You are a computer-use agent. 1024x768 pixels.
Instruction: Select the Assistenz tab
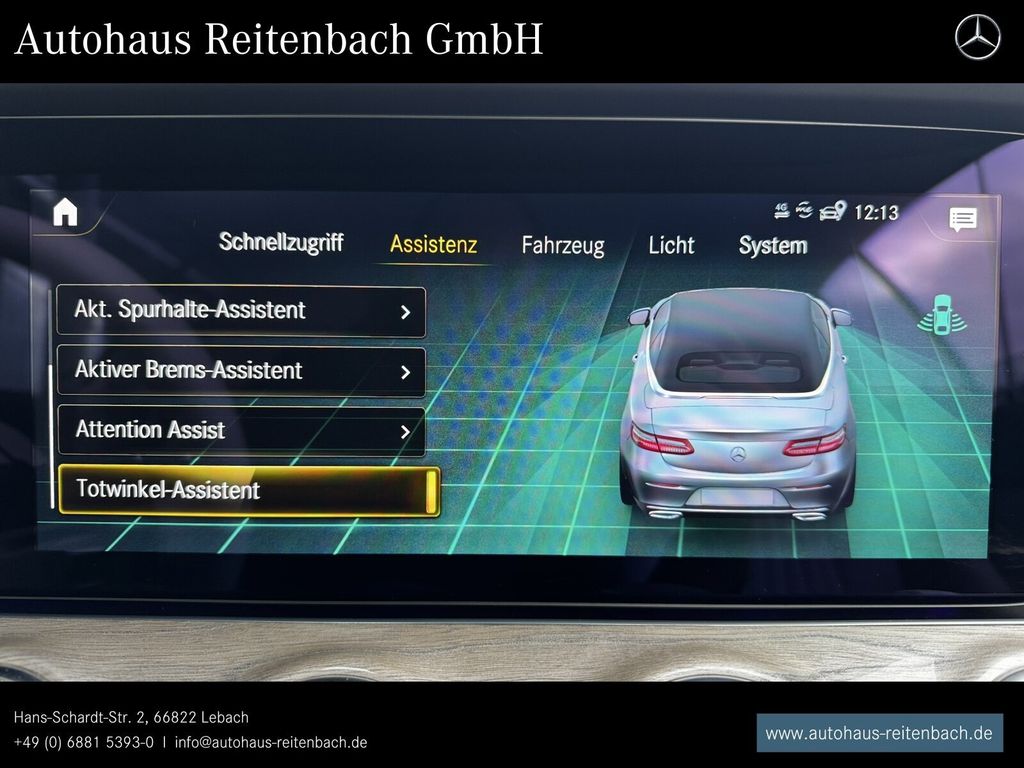[433, 245]
